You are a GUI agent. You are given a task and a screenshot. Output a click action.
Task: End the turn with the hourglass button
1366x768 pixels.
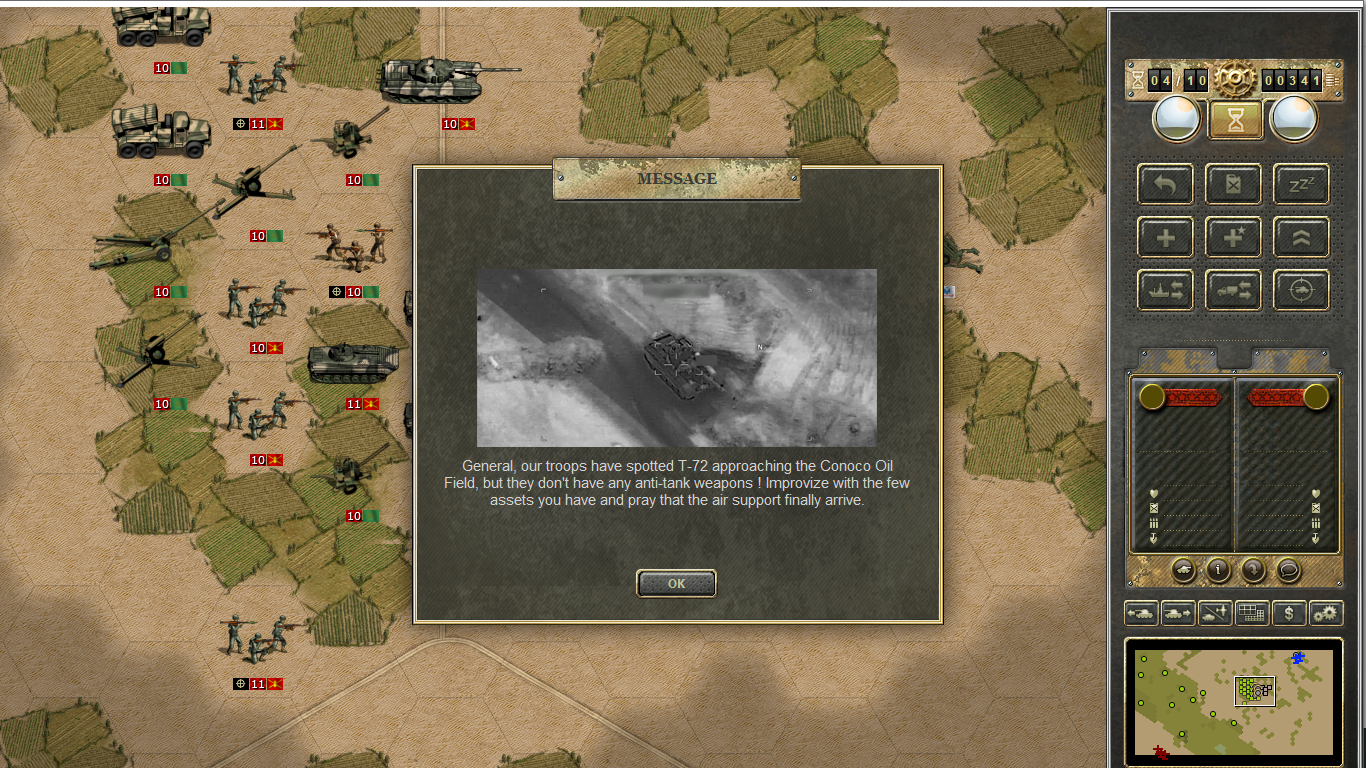(1235, 120)
